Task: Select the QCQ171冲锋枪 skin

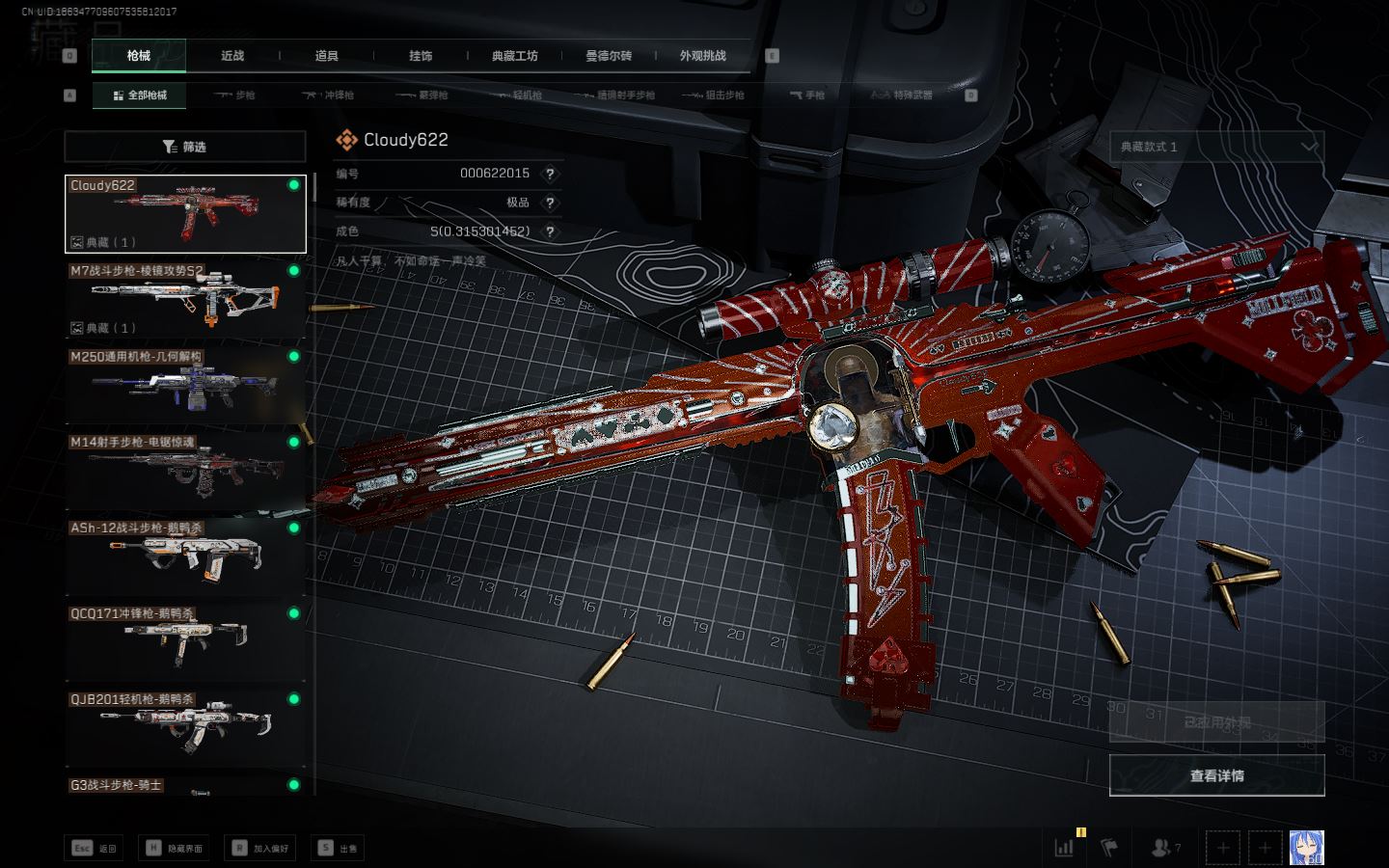Action: click(x=184, y=642)
